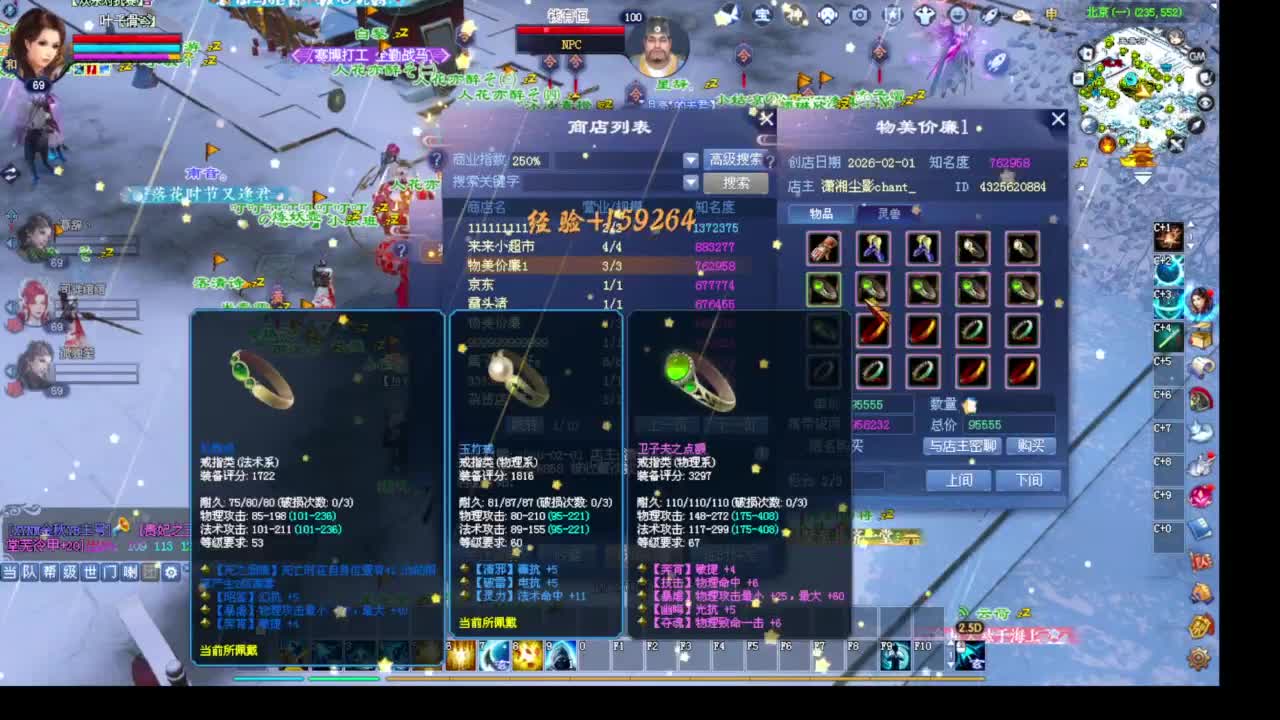1280x720 pixels.
Task: Click the red gem icon in the right sidebar
Action: click(1198, 495)
